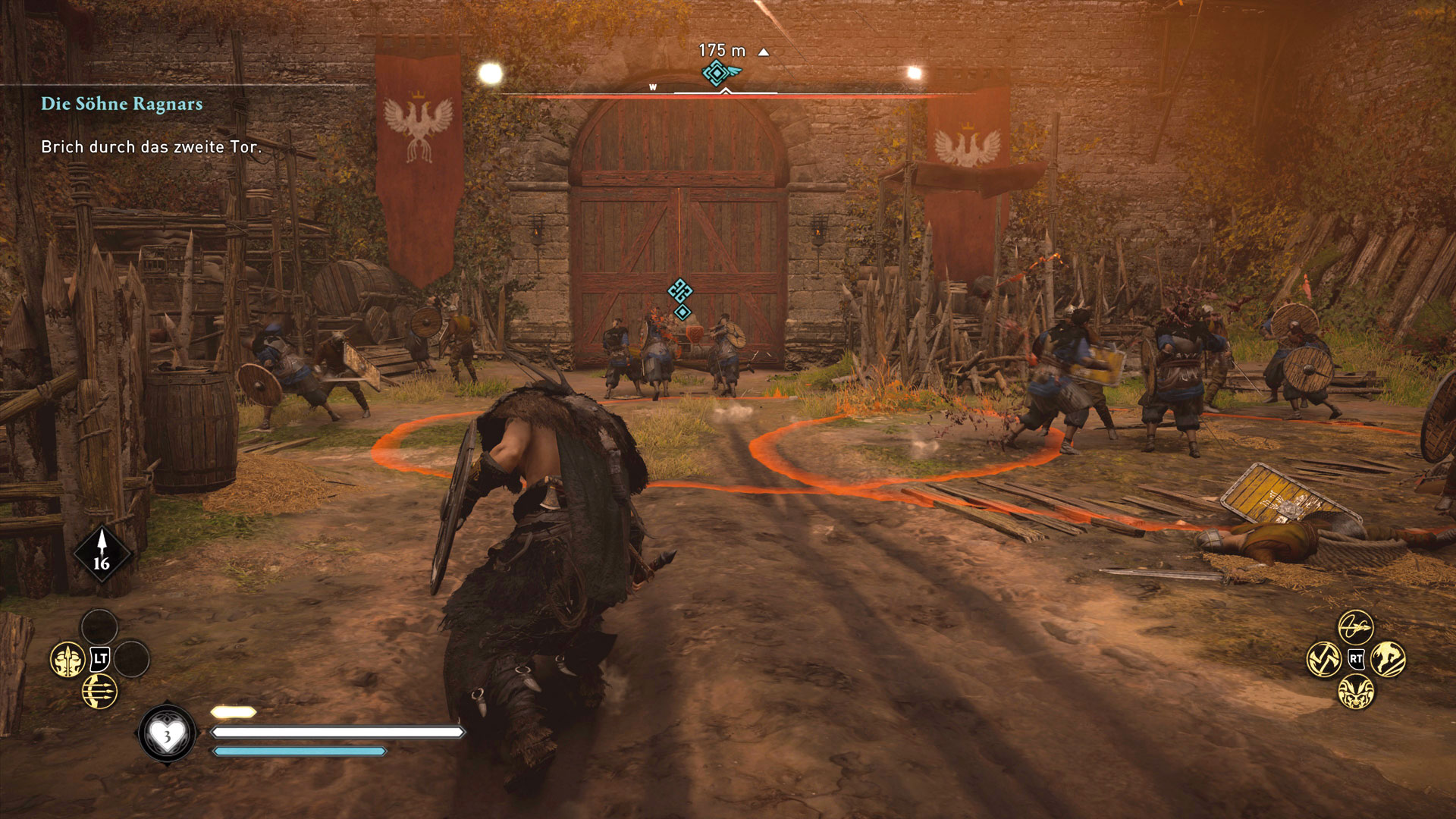Use the leaping kick ability
This screenshot has width=1456, height=819.
click(1388, 659)
